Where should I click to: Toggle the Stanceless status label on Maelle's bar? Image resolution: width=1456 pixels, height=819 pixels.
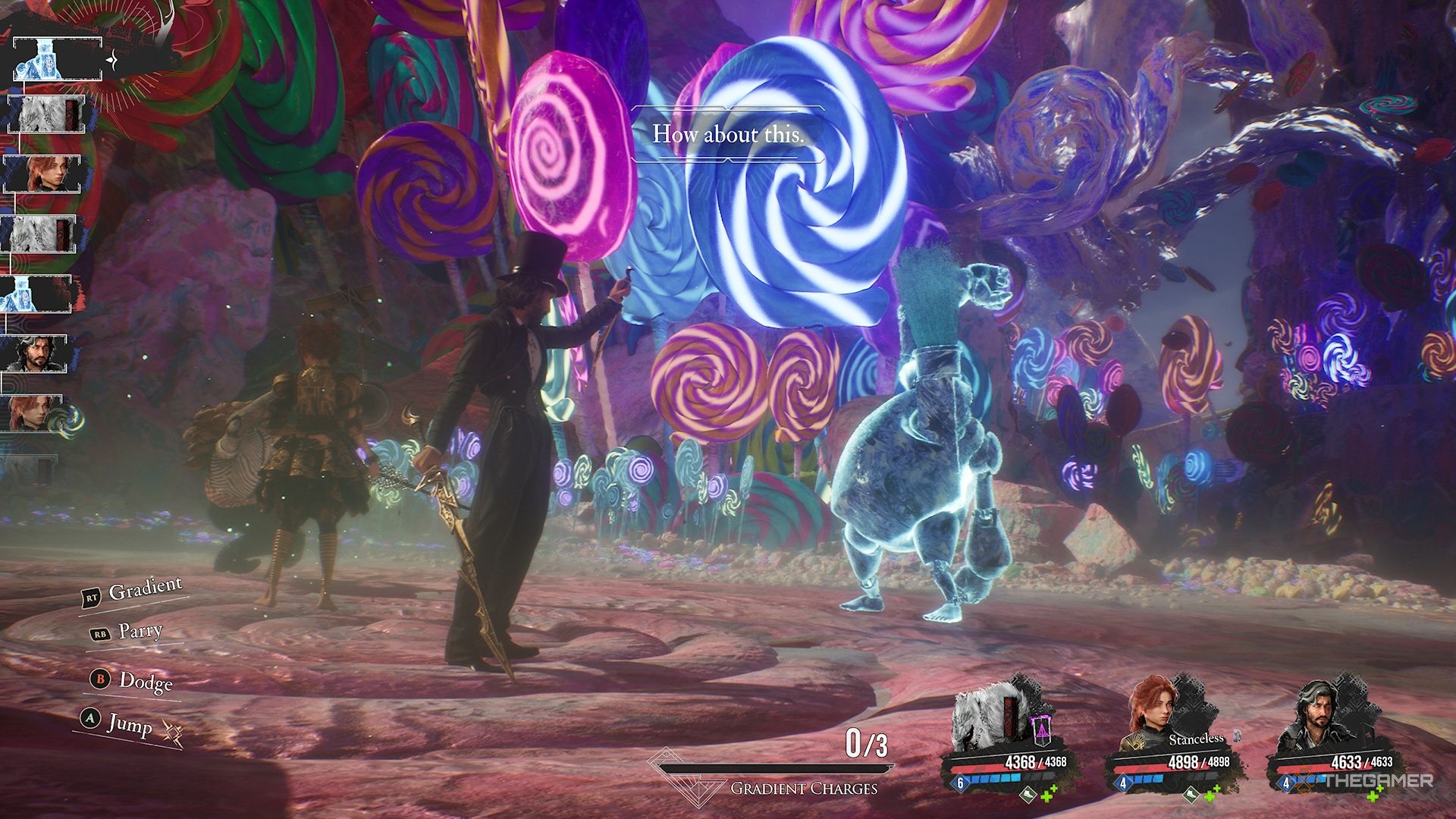point(1197,739)
